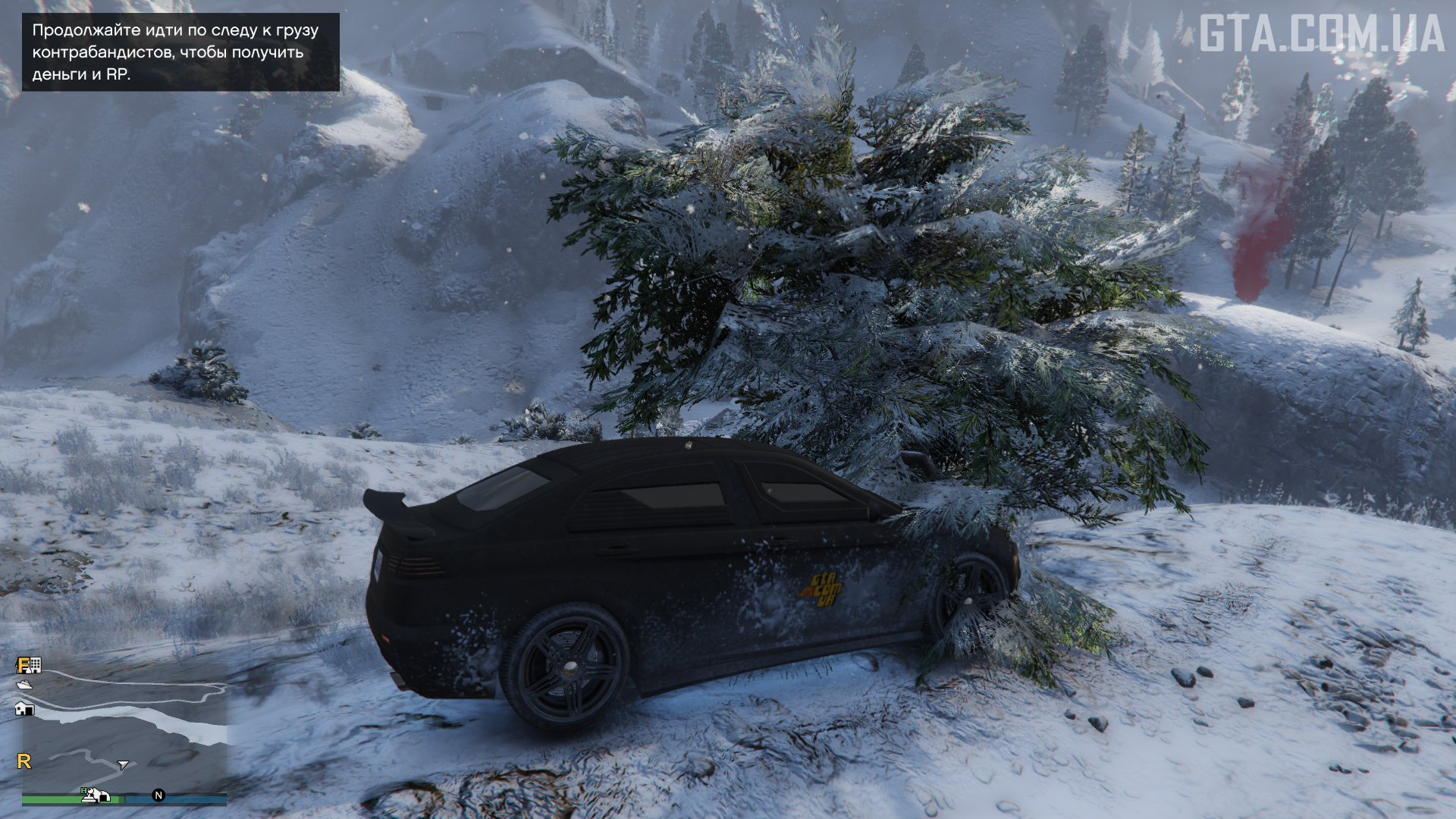Viewport: 1456px width, 819px height.
Task: Click the yellow R blip on minimap
Action: pyautogui.click(x=24, y=761)
